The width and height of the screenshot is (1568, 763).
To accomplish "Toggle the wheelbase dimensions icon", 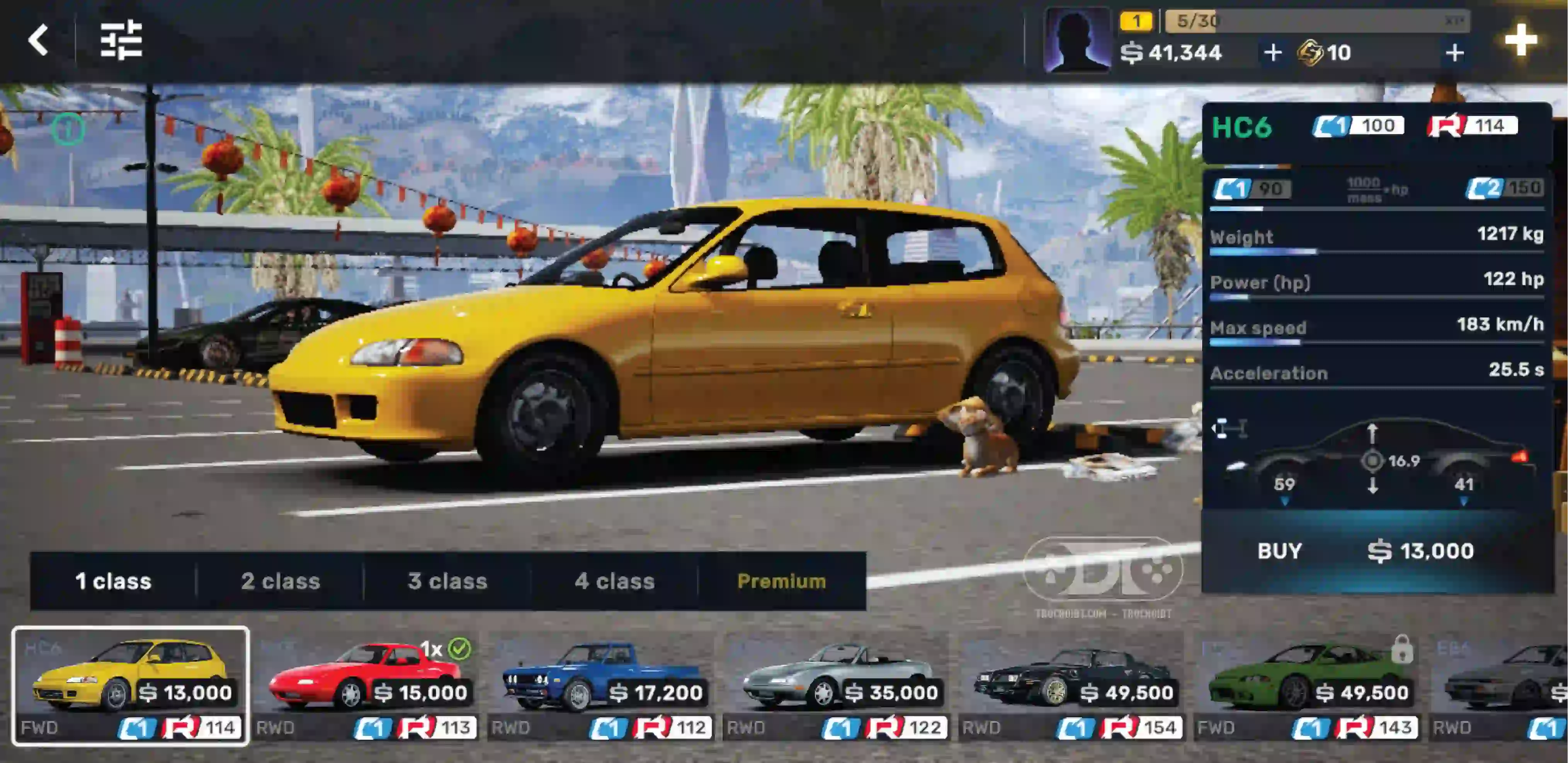I will pos(1229,429).
